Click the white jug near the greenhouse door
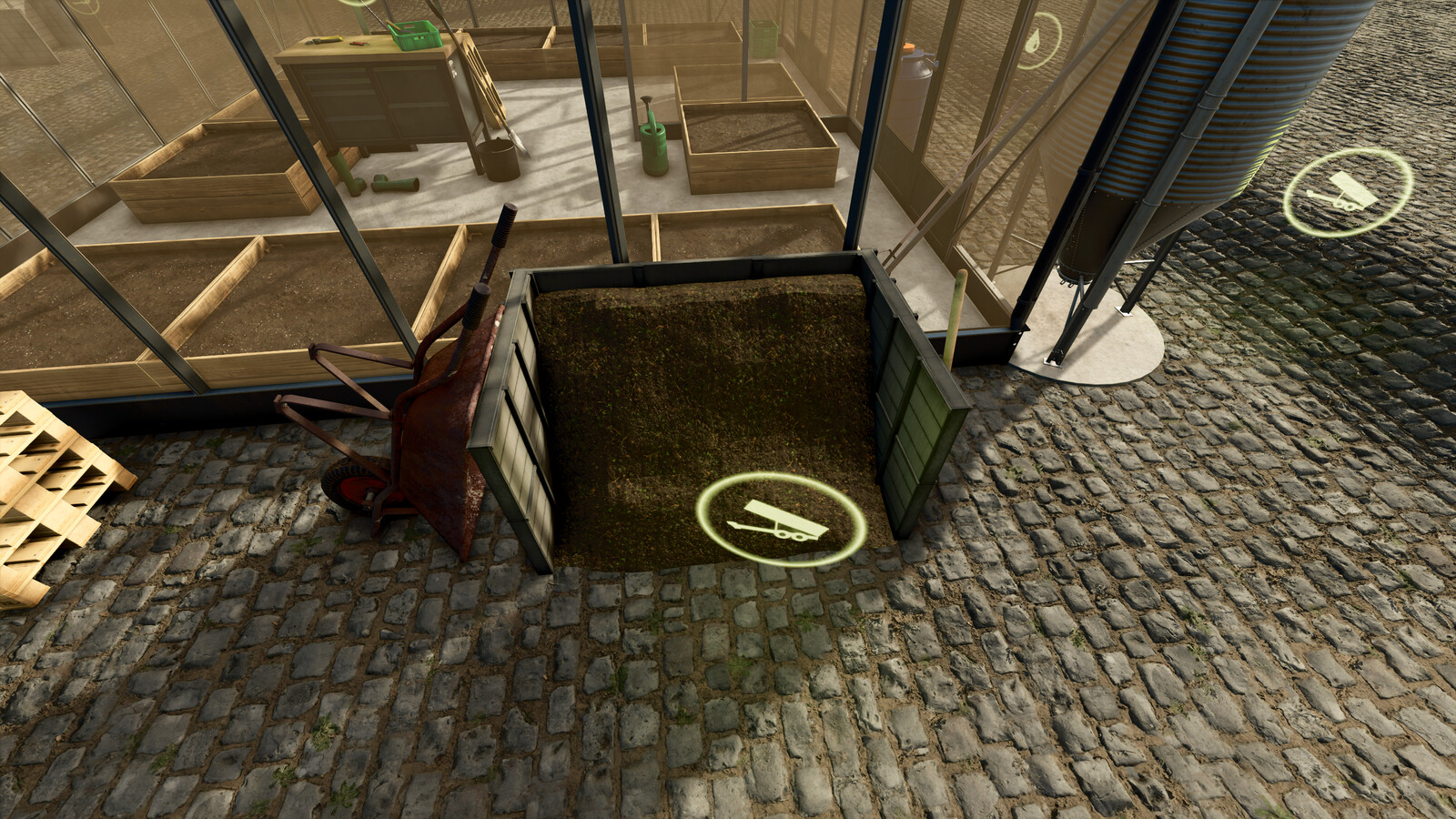1456x819 pixels. [x=915, y=82]
